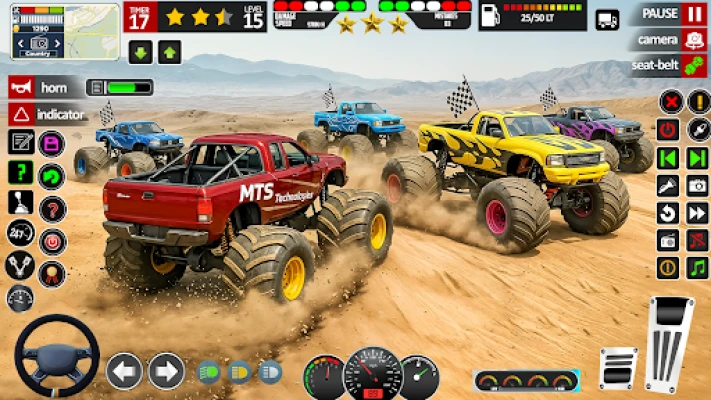The image size is (711, 400).
Task: Step on the brake pedal
Action: pyautogui.click(x=618, y=368)
